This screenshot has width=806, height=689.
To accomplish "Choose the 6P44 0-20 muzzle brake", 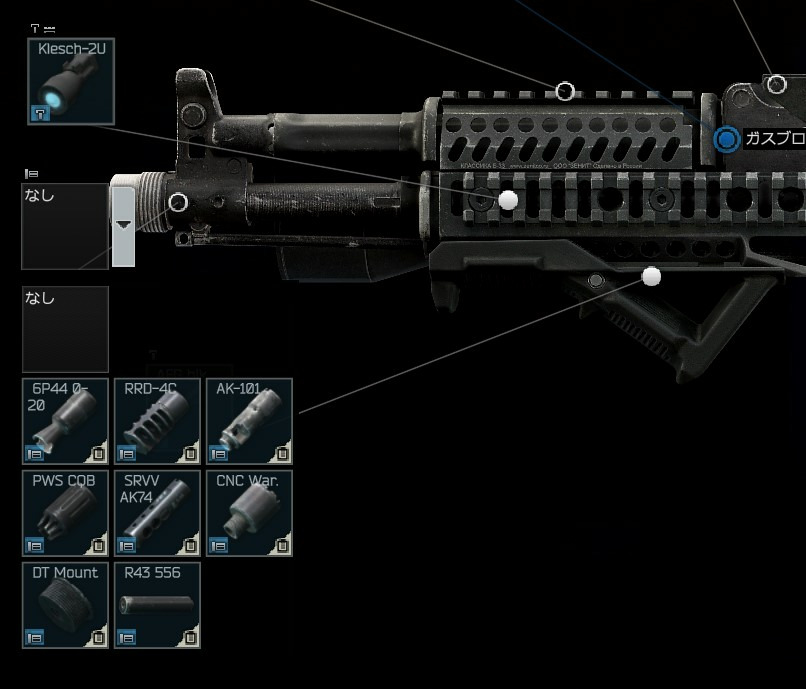I will [x=65, y=421].
